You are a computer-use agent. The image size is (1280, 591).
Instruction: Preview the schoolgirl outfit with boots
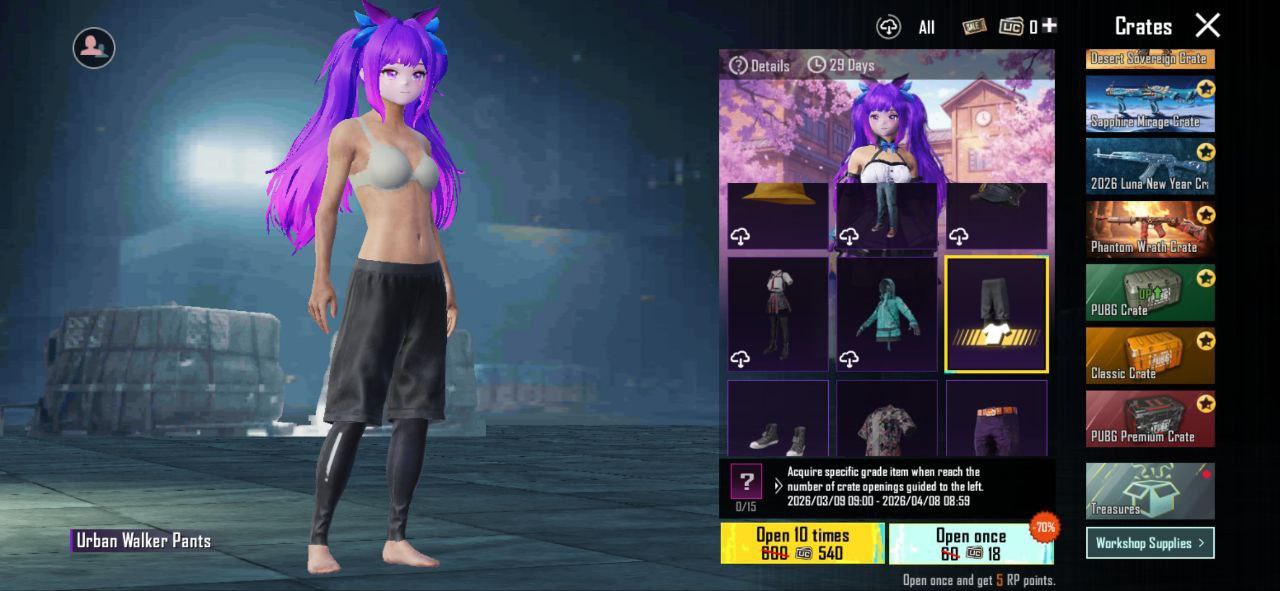778,314
